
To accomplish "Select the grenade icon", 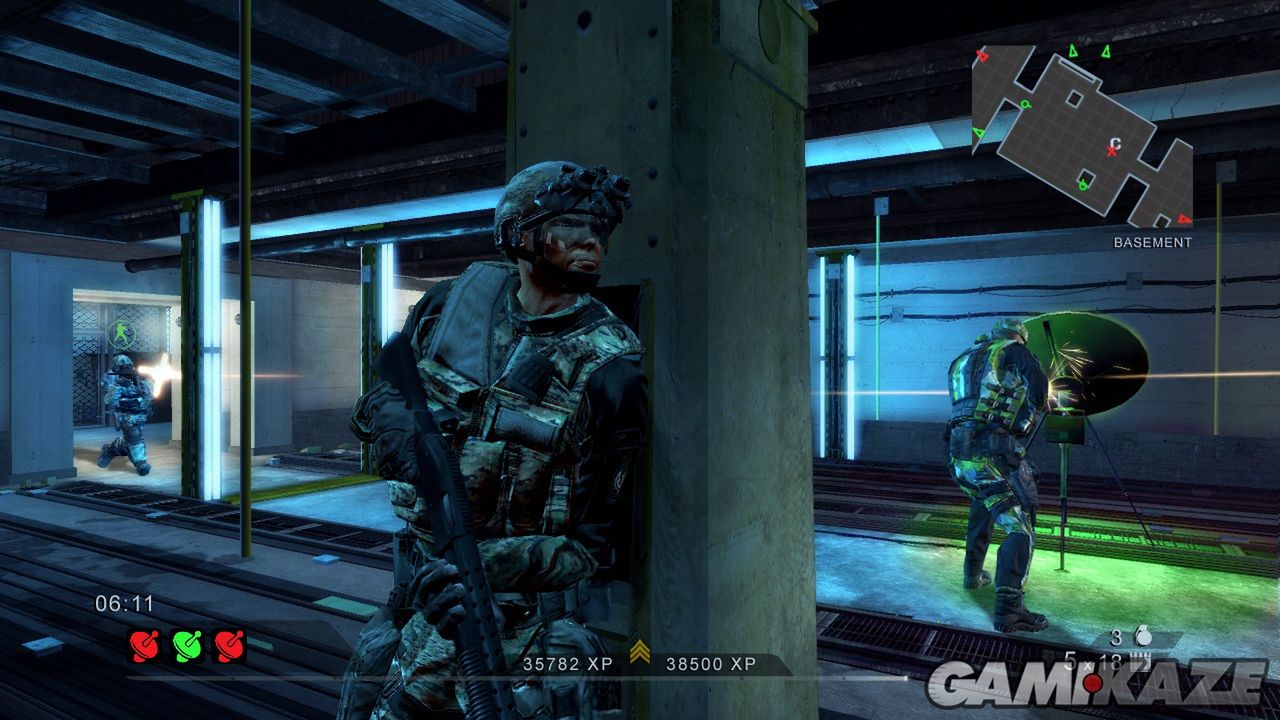I will (x=1145, y=636).
